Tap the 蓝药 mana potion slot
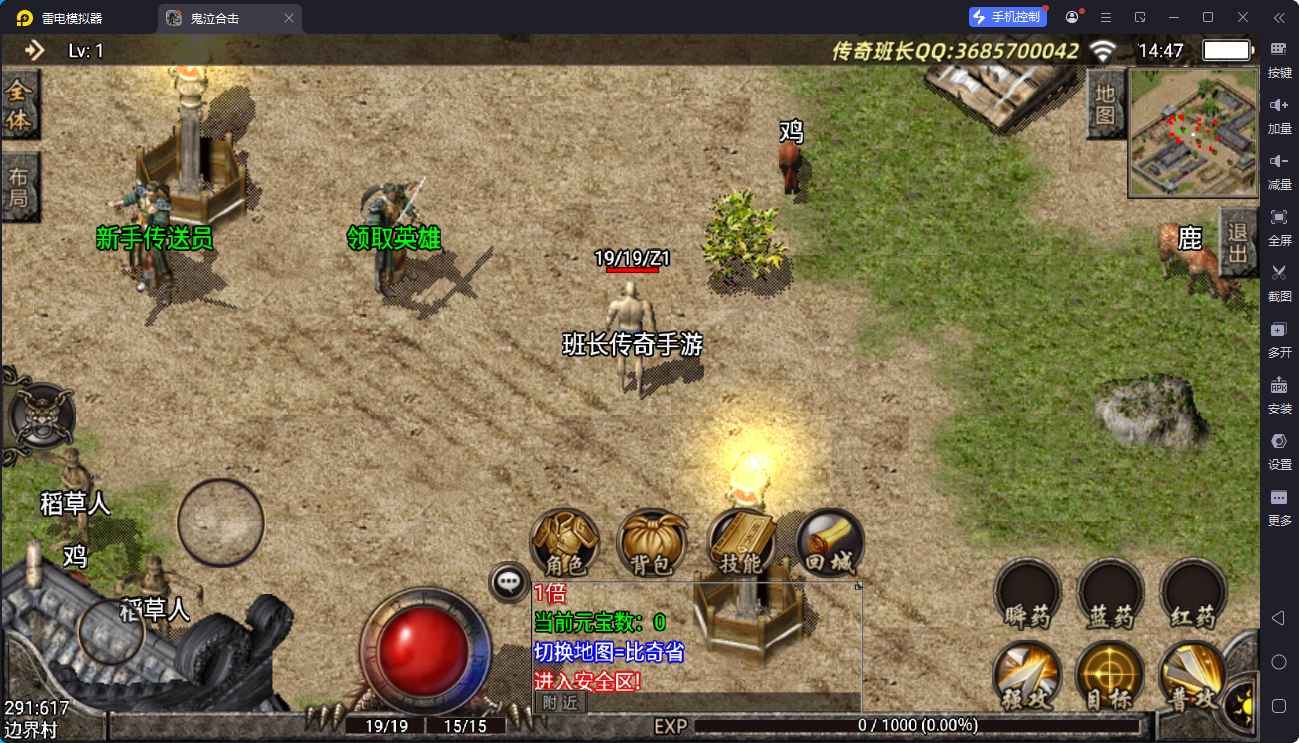Screen dimensions: 1299x743 (x=1110, y=592)
